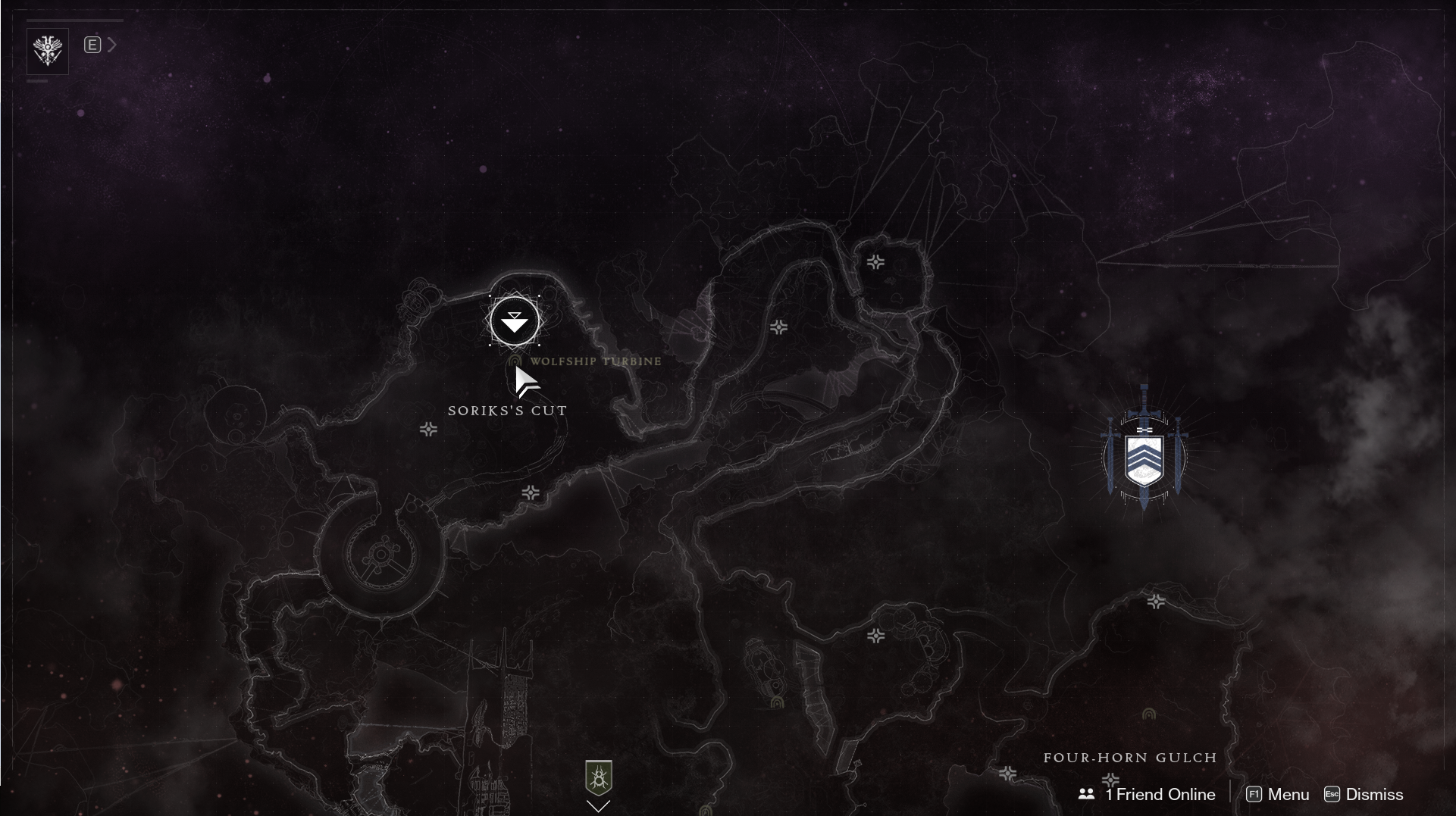Show the 1 Friend Online roster
Viewport: 1456px width, 816px height.
click(x=1147, y=794)
